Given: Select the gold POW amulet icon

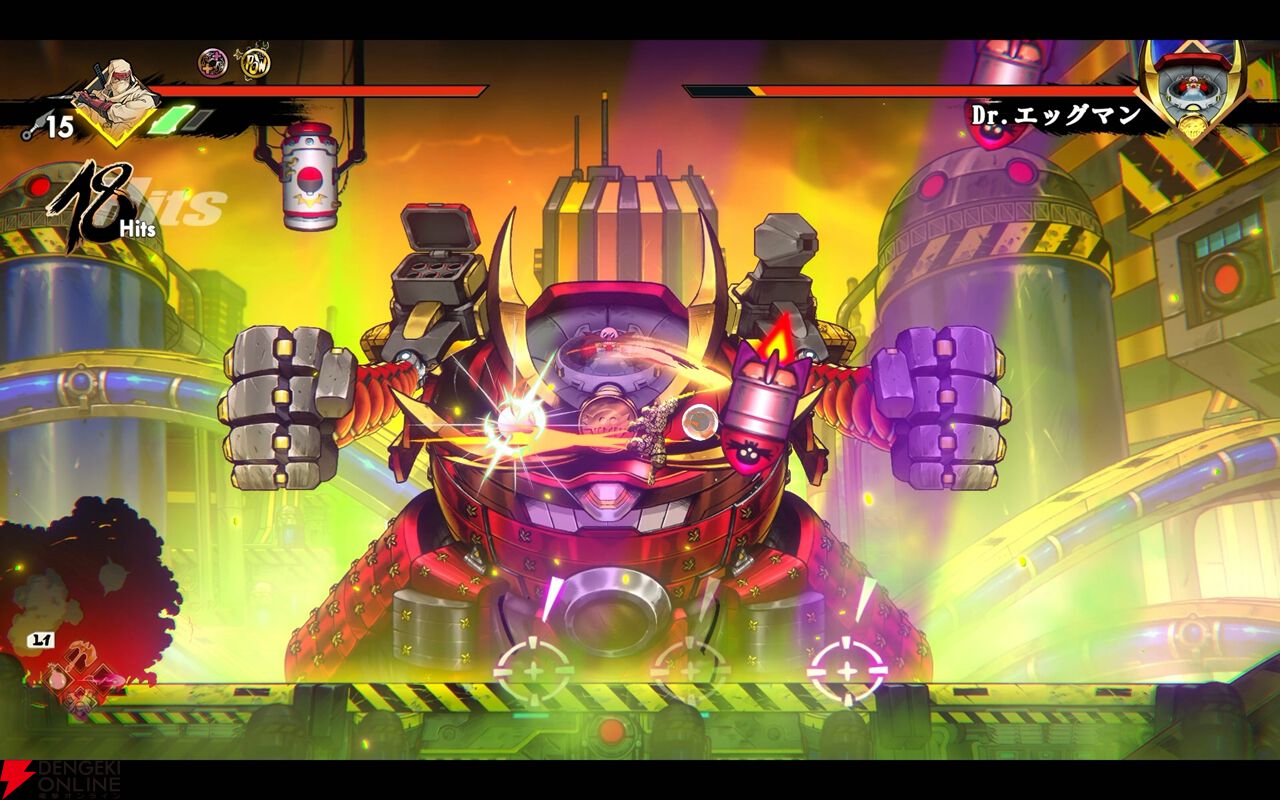Looking at the screenshot, I should pos(253,63).
